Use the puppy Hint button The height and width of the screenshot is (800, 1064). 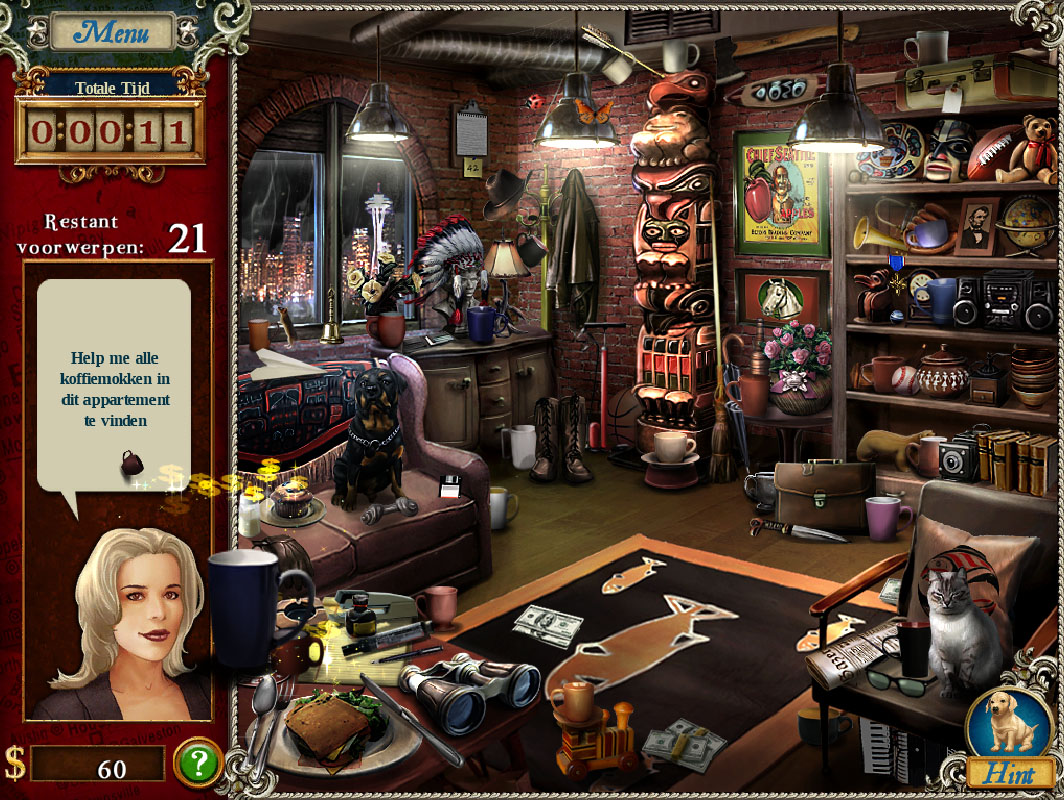pos(1009,735)
